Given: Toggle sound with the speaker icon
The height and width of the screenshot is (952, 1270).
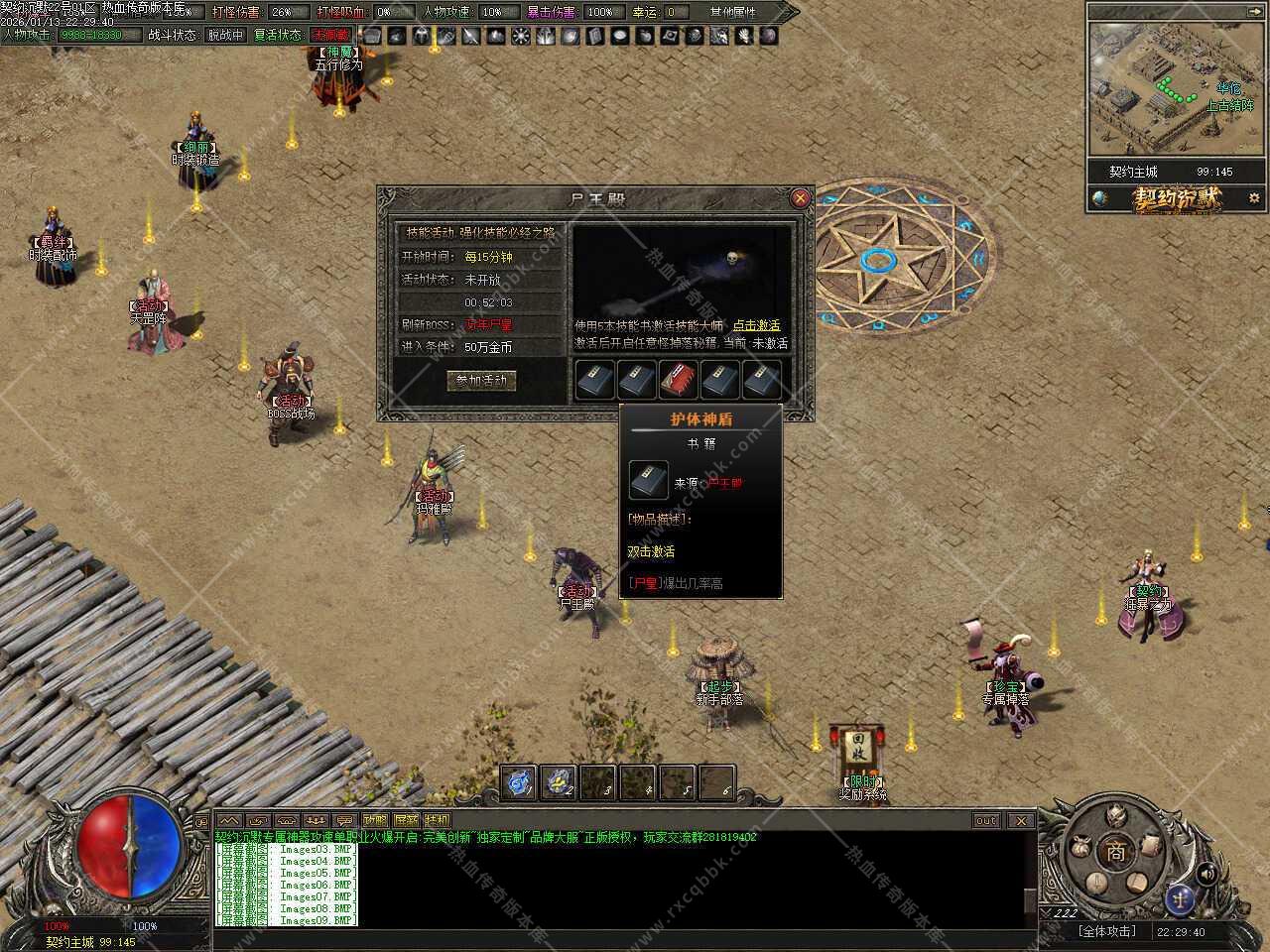Looking at the screenshot, I should (1206, 874).
